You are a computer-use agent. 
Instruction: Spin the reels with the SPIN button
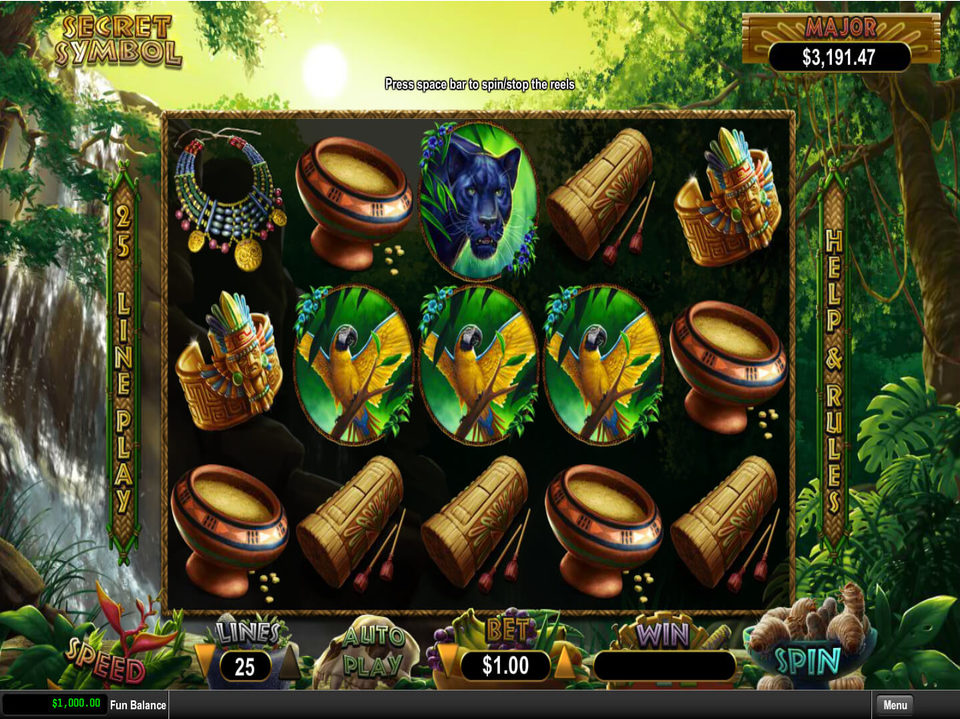click(x=809, y=661)
